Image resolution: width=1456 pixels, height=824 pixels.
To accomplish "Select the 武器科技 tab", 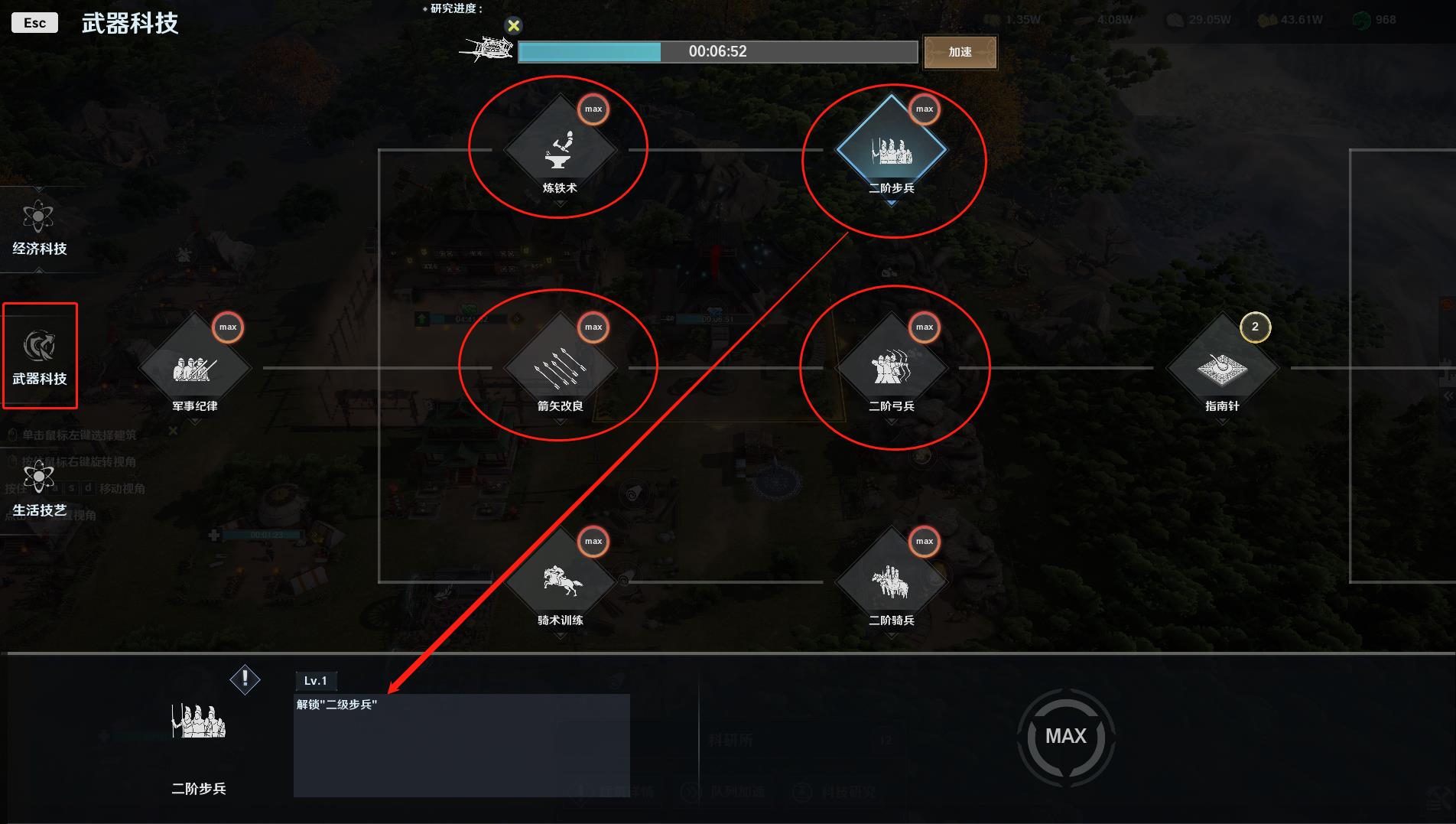I will point(39,357).
